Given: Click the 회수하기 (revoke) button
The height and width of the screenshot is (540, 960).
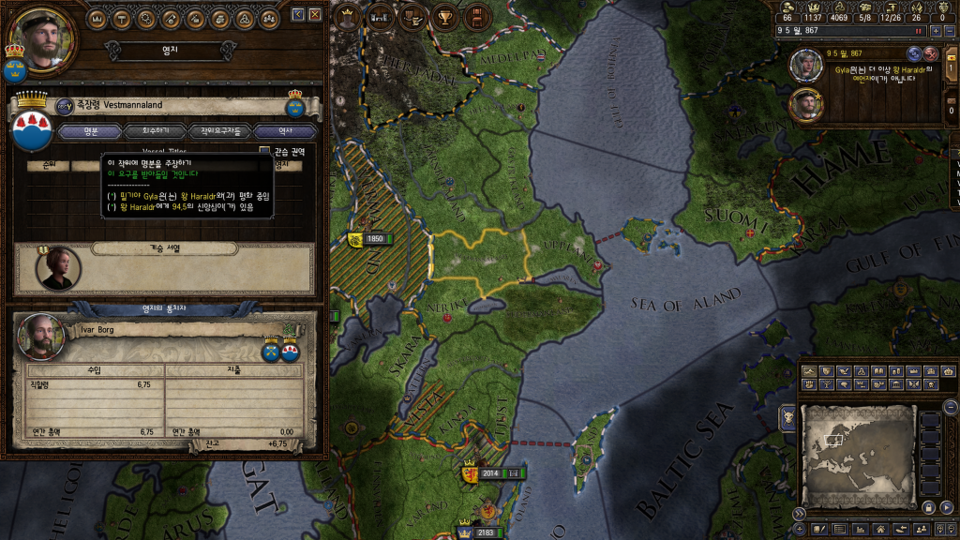Looking at the screenshot, I should point(155,131).
